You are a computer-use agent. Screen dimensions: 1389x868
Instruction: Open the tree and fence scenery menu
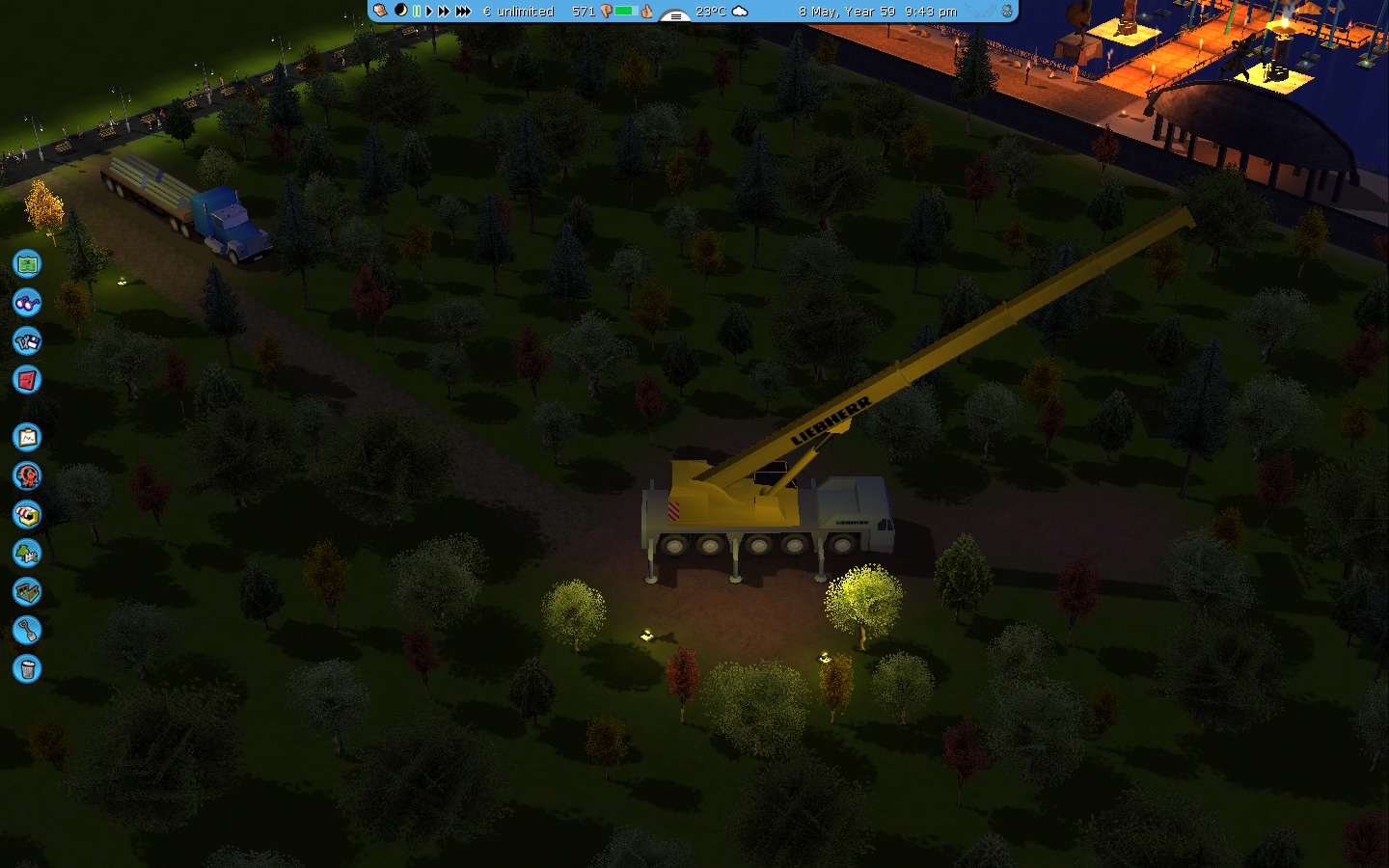[x=27, y=554]
